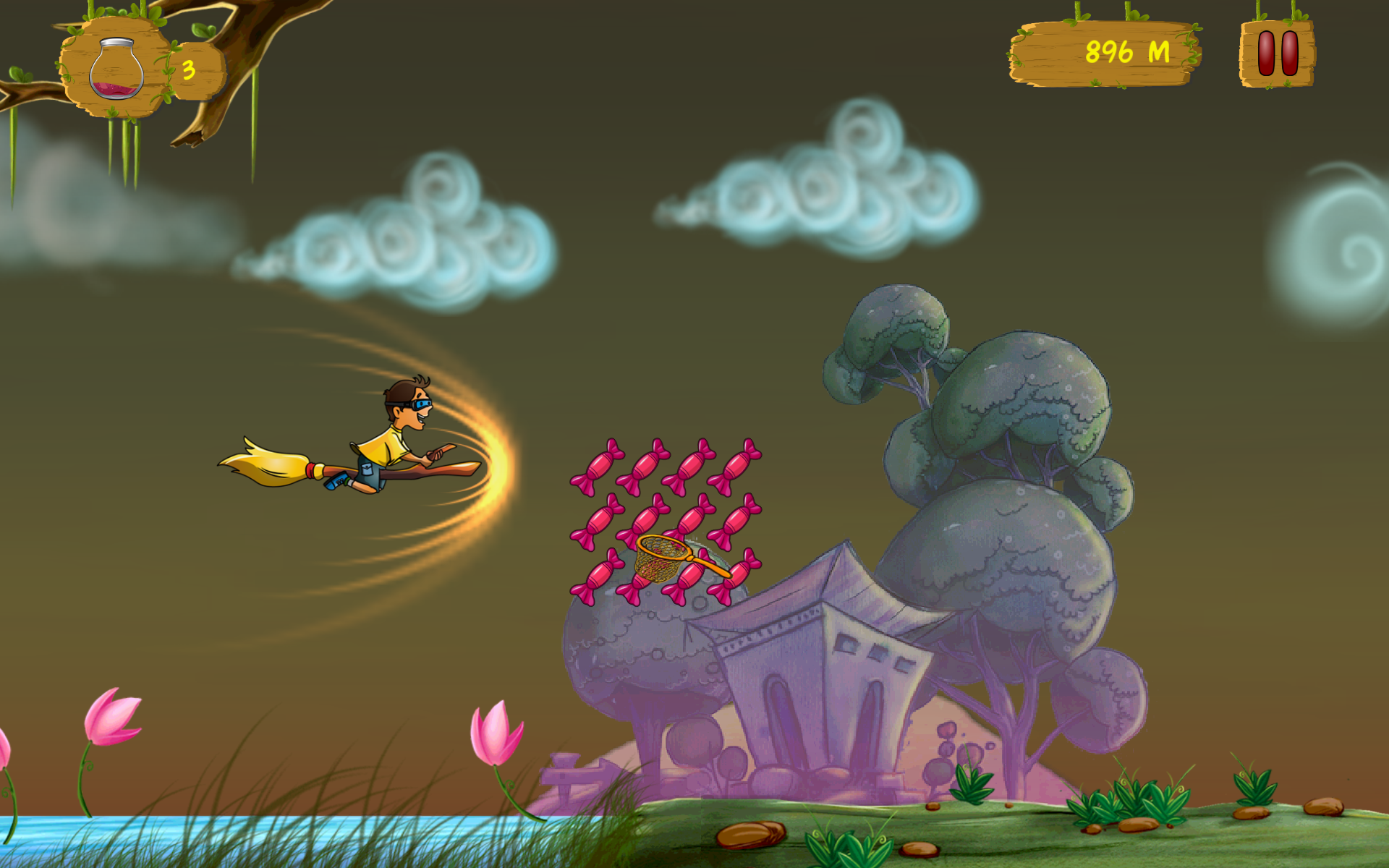Click the potion count number 3
The width and height of the screenshot is (1389, 868).
(190, 69)
